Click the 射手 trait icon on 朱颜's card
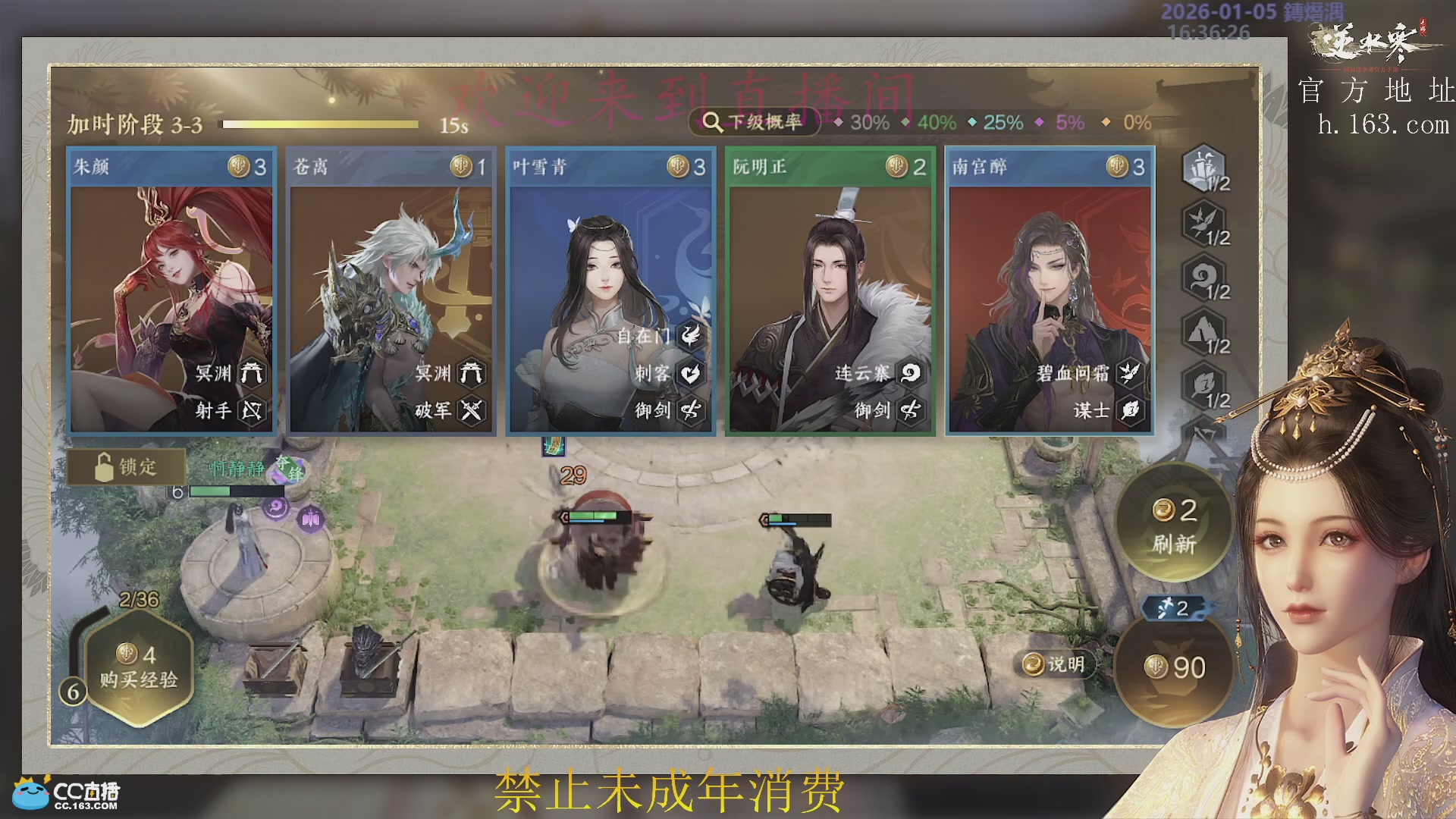1456x819 pixels. coord(250,412)
